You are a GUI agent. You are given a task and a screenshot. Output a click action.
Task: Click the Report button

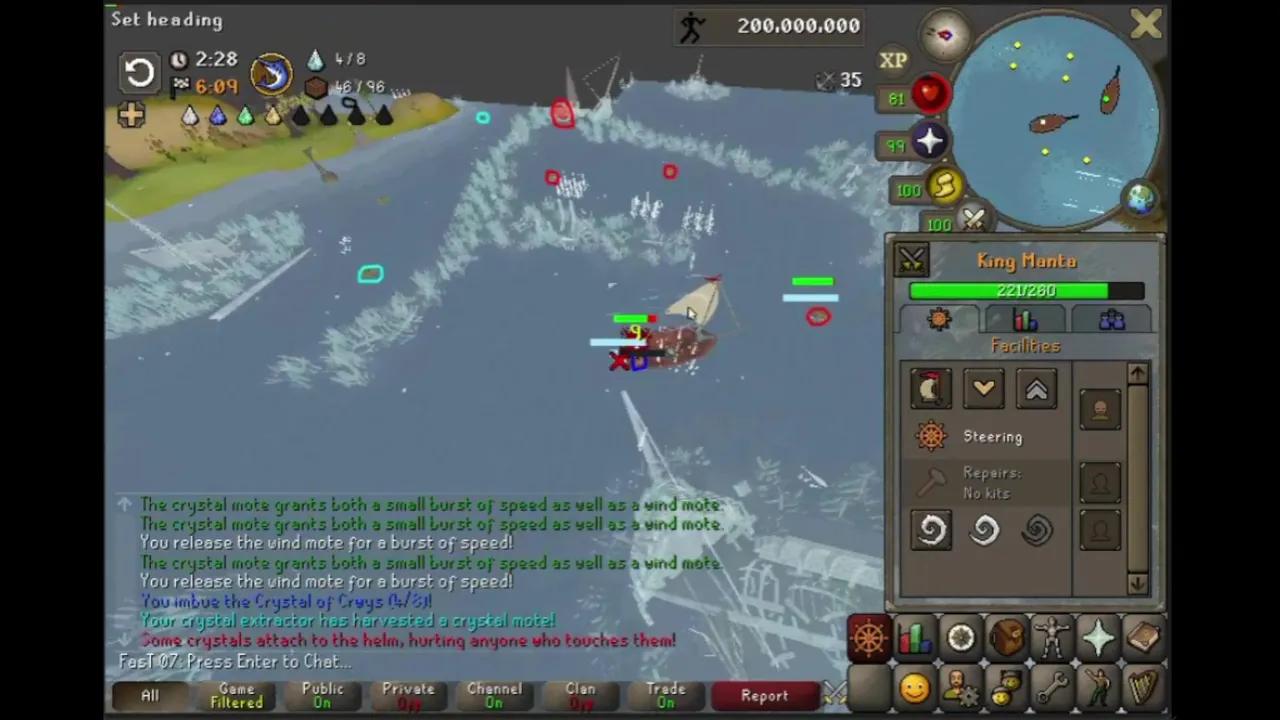coord(765,695)
